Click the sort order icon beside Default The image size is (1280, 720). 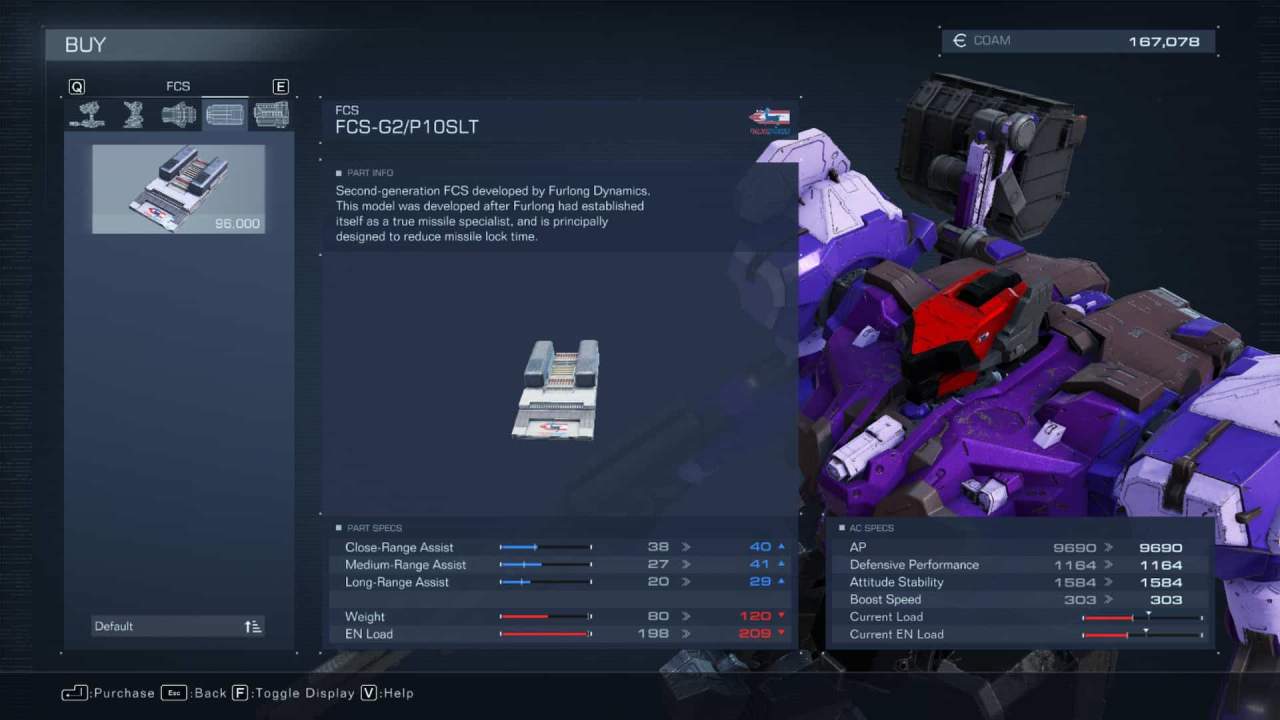point(252,625)
